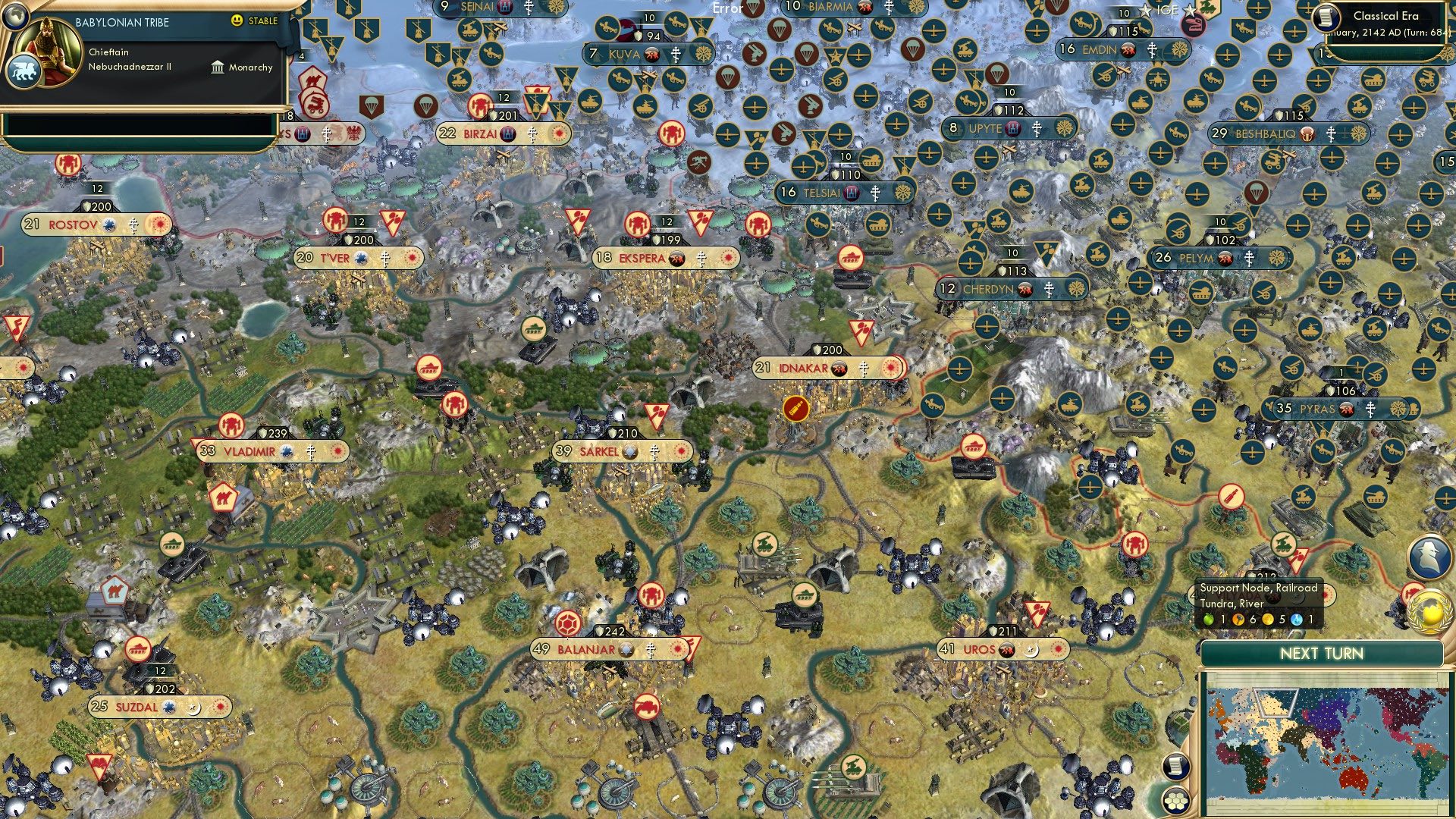1456x819 pixels.
Task: Toggle the hex grid overlay icon
Action: click(1176, 802)
